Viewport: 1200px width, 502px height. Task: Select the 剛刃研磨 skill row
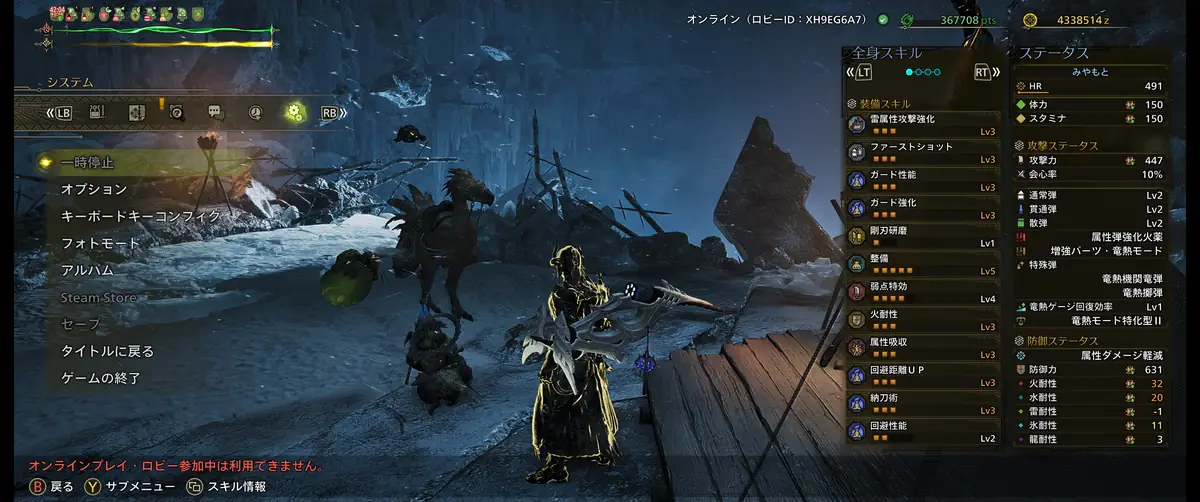point(922,236)
